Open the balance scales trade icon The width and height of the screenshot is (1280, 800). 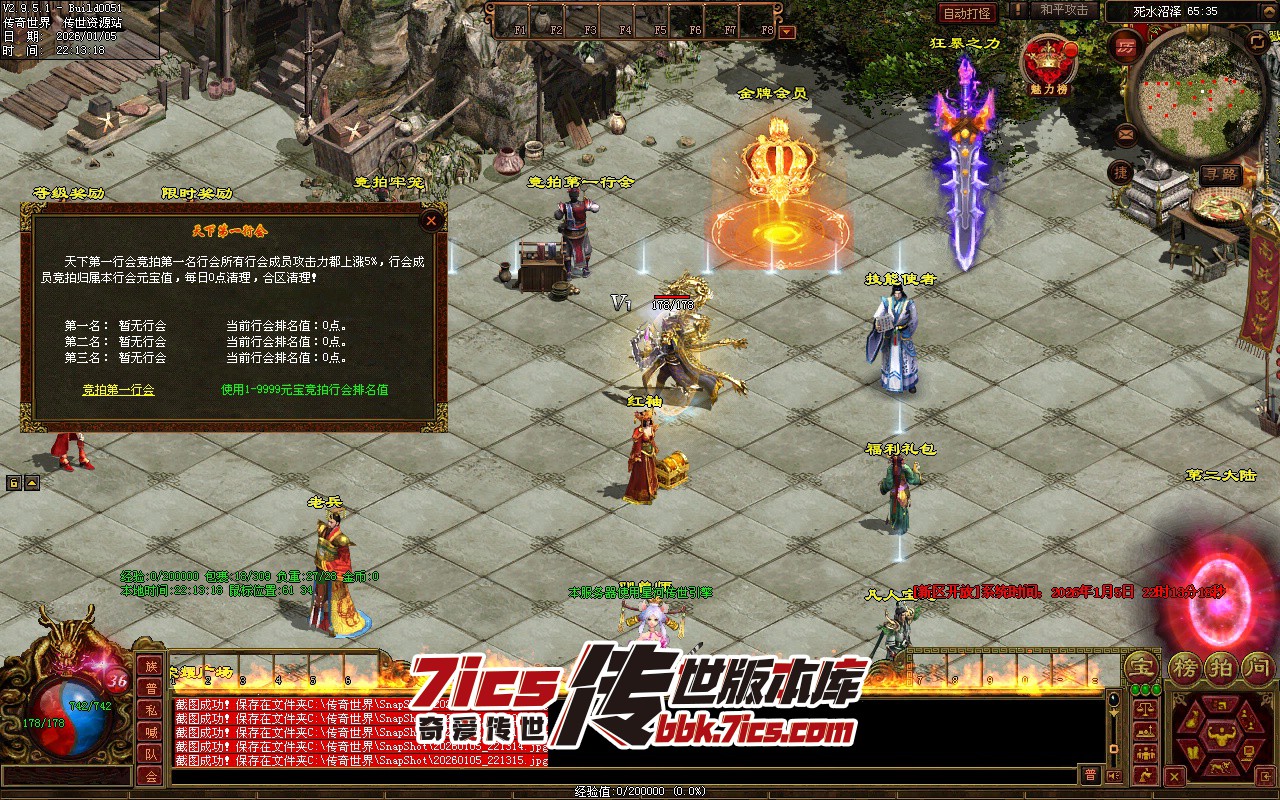[1145, 709]
